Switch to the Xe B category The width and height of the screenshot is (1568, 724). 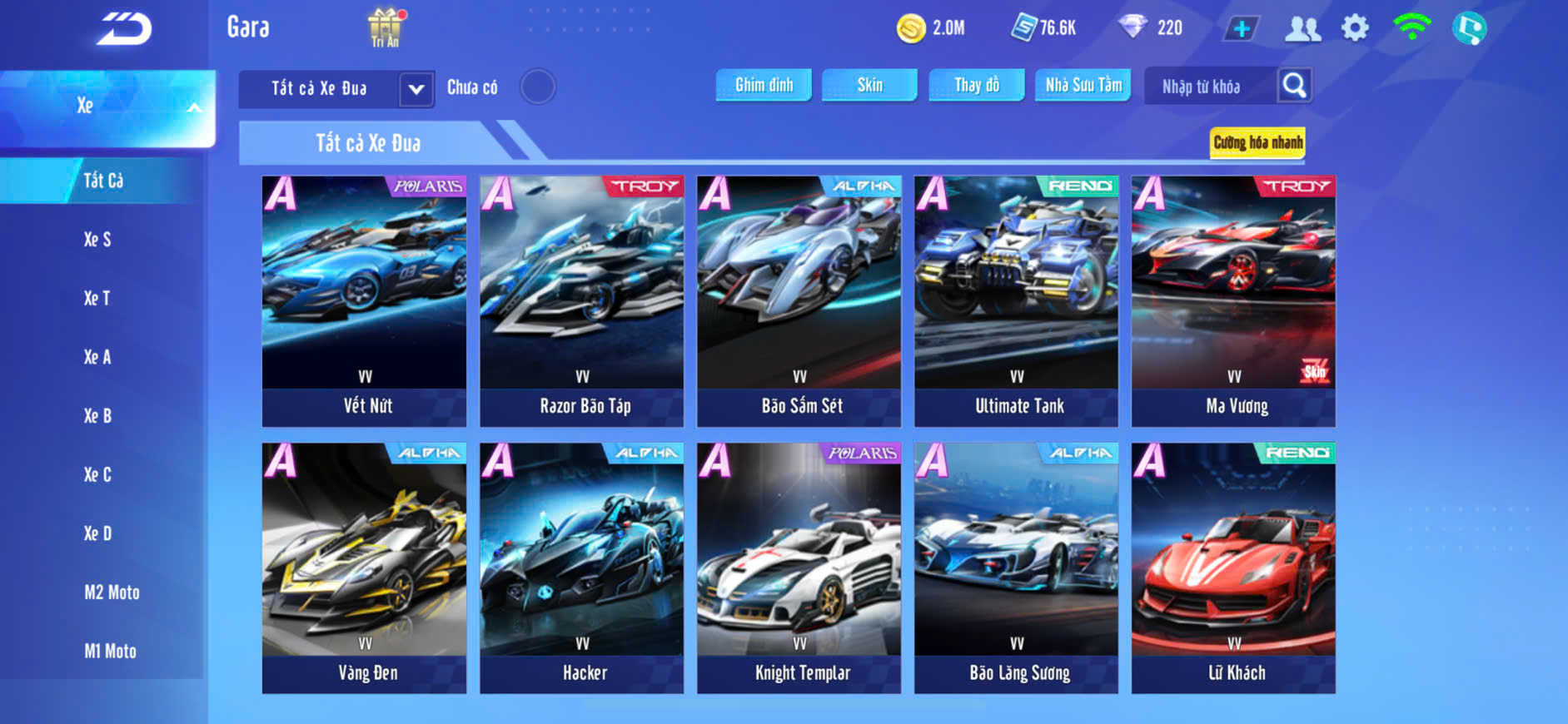[97, 416]
